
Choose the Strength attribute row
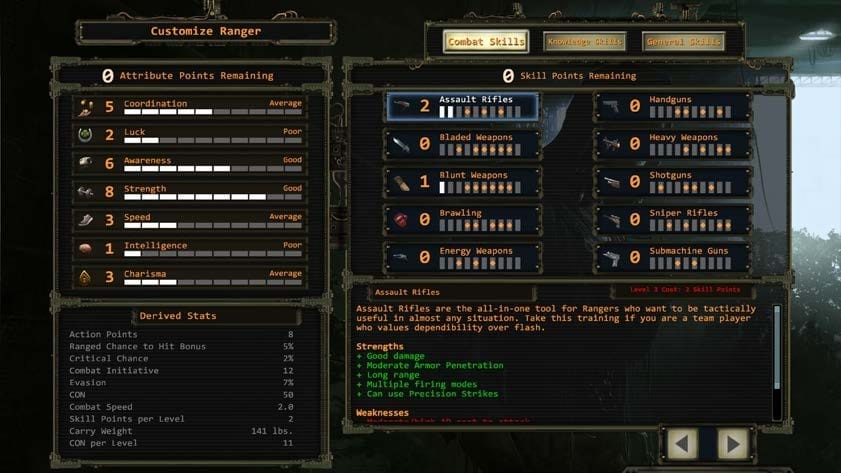[188, 192]
